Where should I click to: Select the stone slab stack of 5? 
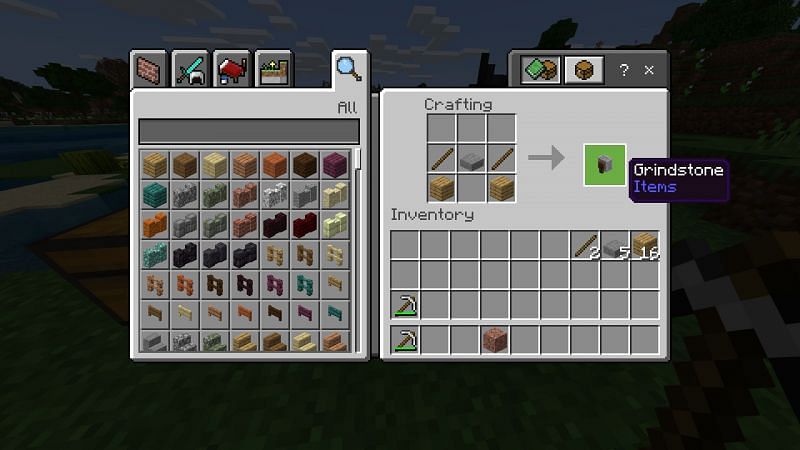click(x=615, y=245)
